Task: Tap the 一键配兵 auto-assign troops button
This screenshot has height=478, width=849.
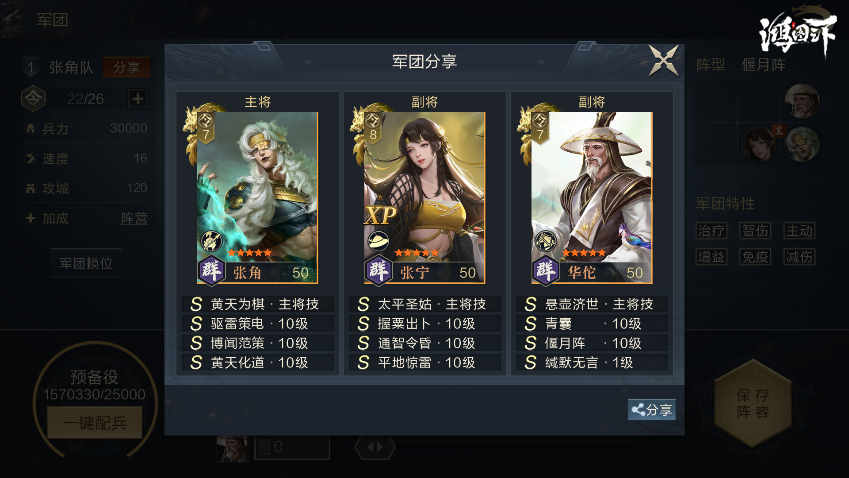Action: 94,422
